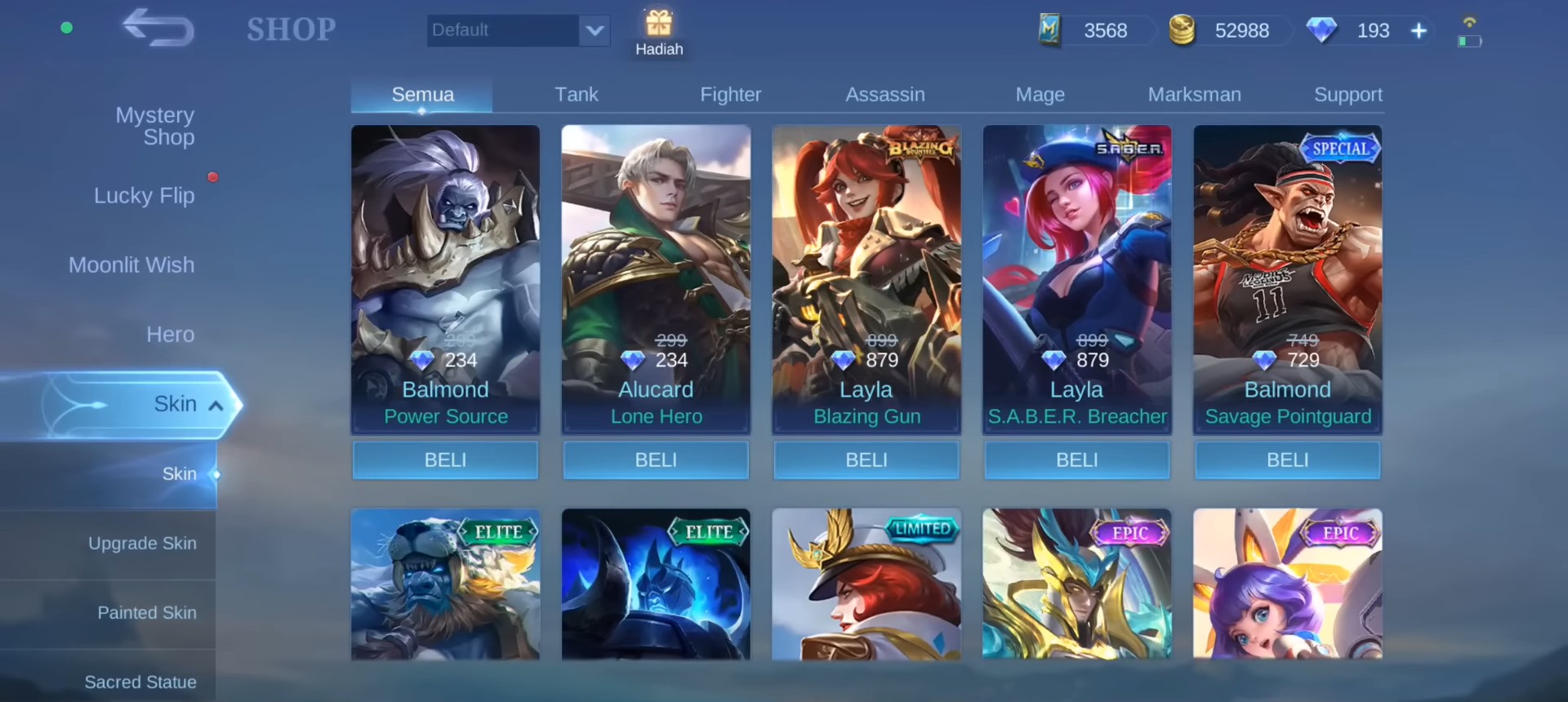The image size is (1568, 702).
Task: Open the diamond top-up with the plus icon
Action: tap(1419, 30)
